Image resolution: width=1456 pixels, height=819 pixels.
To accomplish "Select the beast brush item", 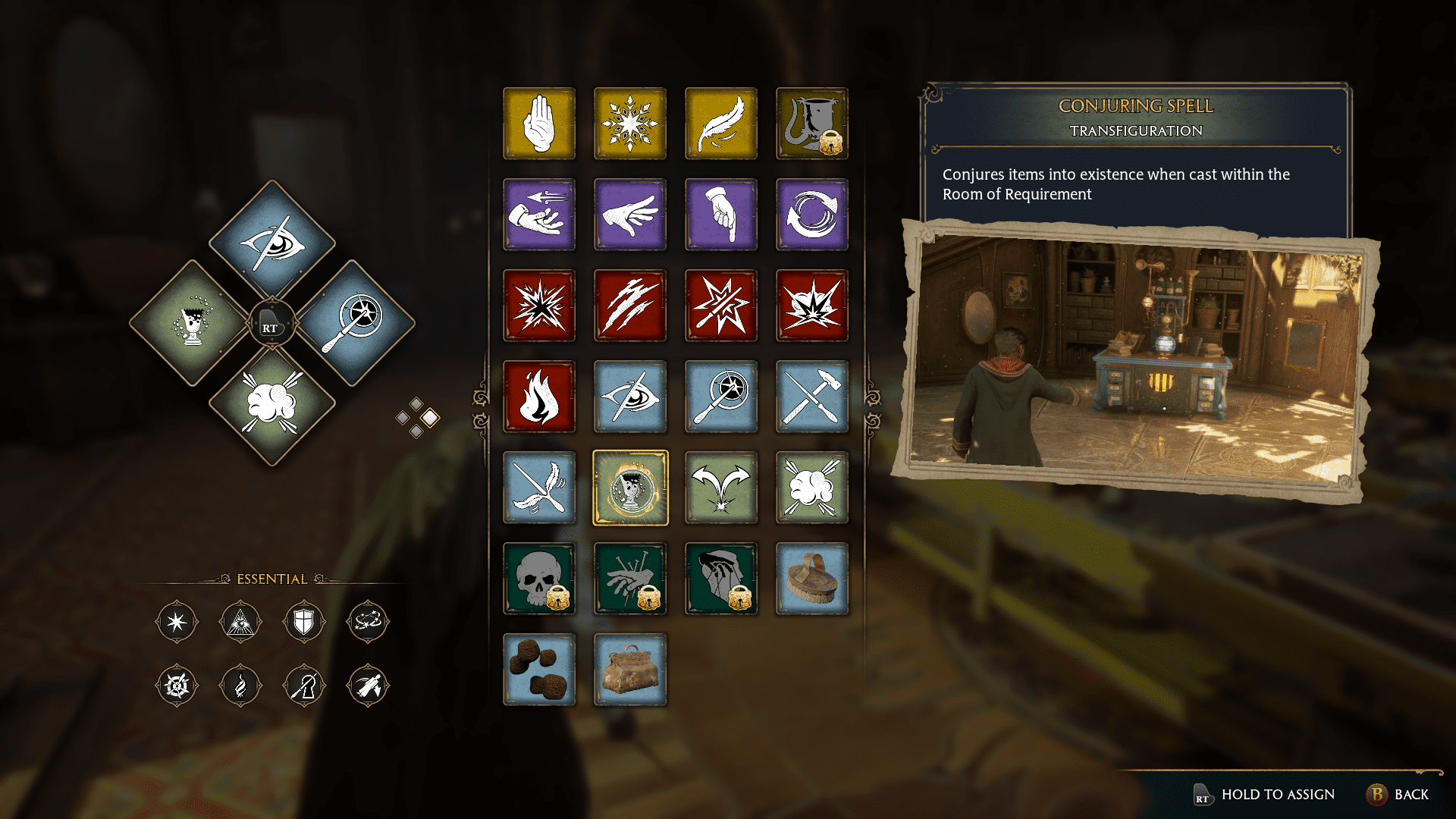I will click(812, 579).
